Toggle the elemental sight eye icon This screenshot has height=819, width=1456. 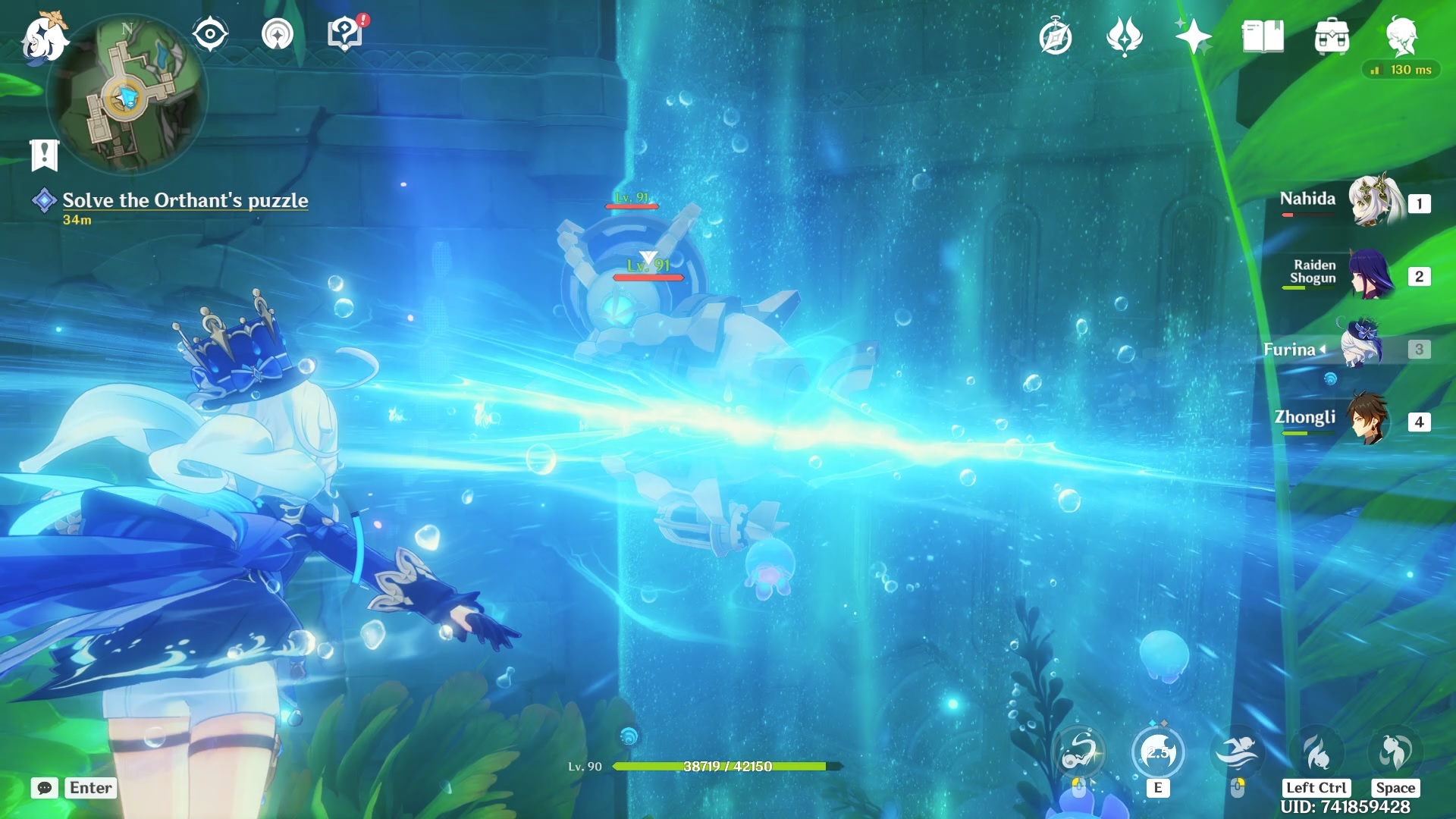tap(210, 34)
